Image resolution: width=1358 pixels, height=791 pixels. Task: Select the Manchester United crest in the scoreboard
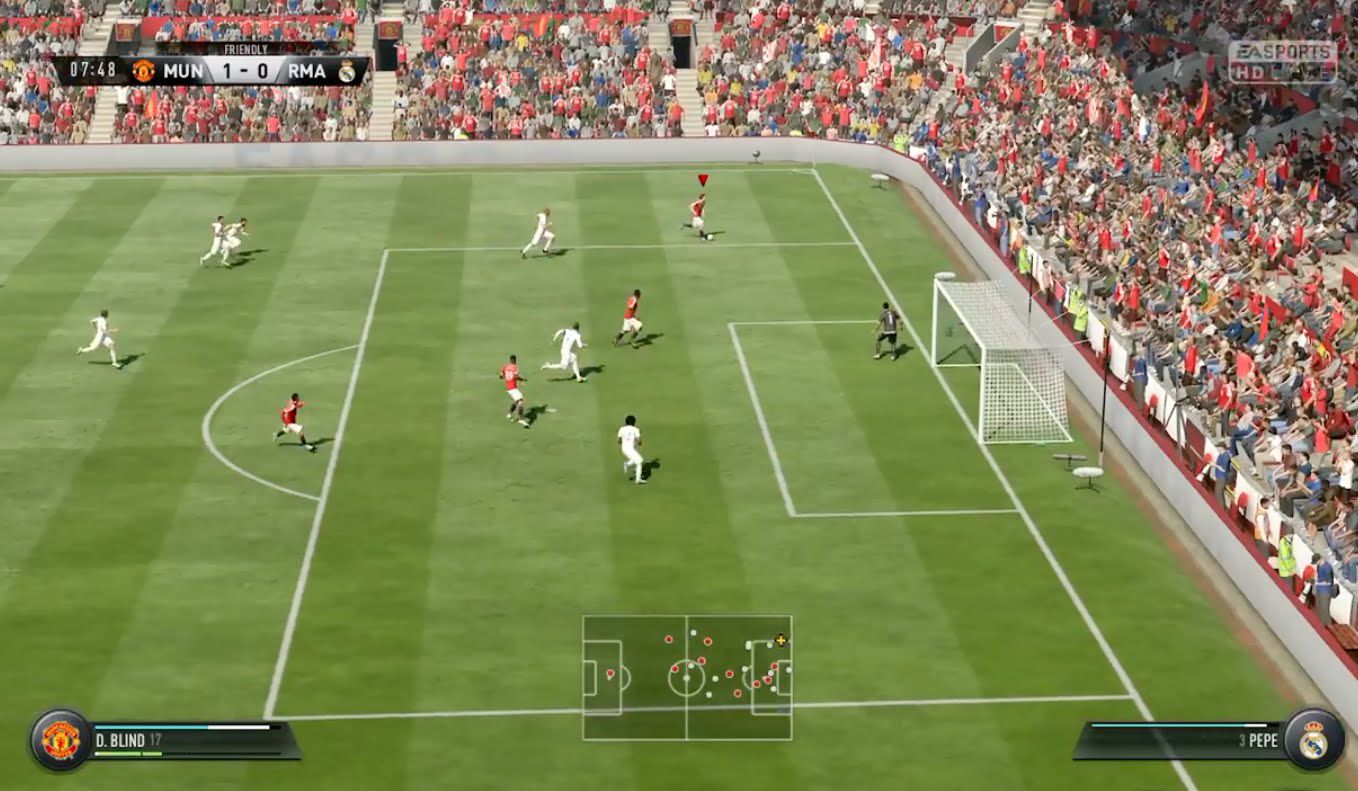(143, 70)
